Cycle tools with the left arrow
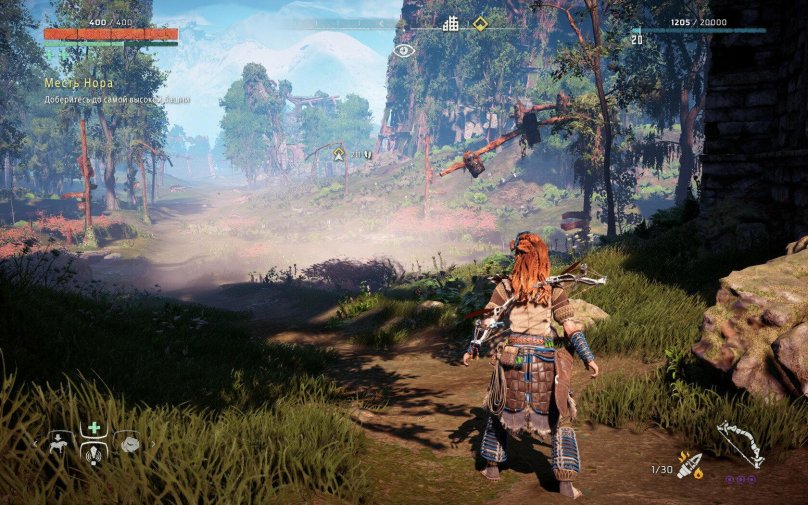 click(36, 443)
